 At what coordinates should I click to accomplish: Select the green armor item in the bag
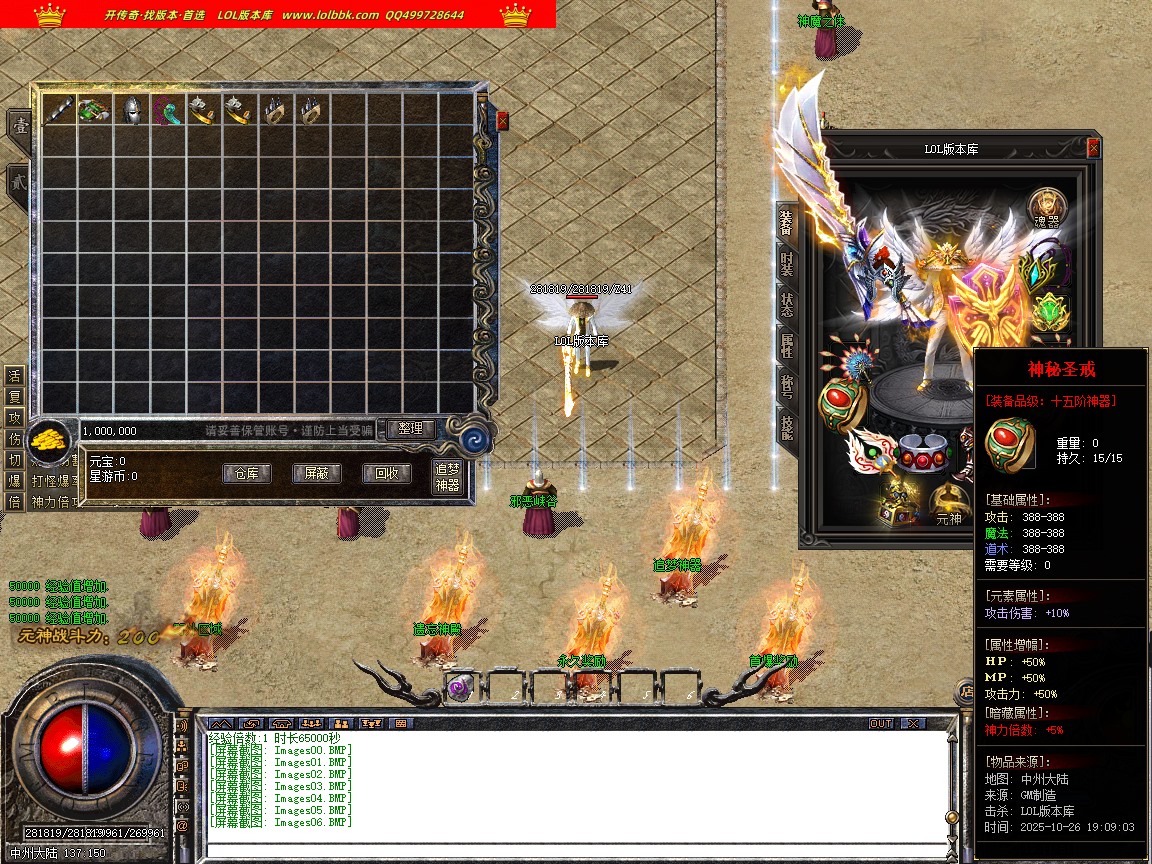(93, 111)
